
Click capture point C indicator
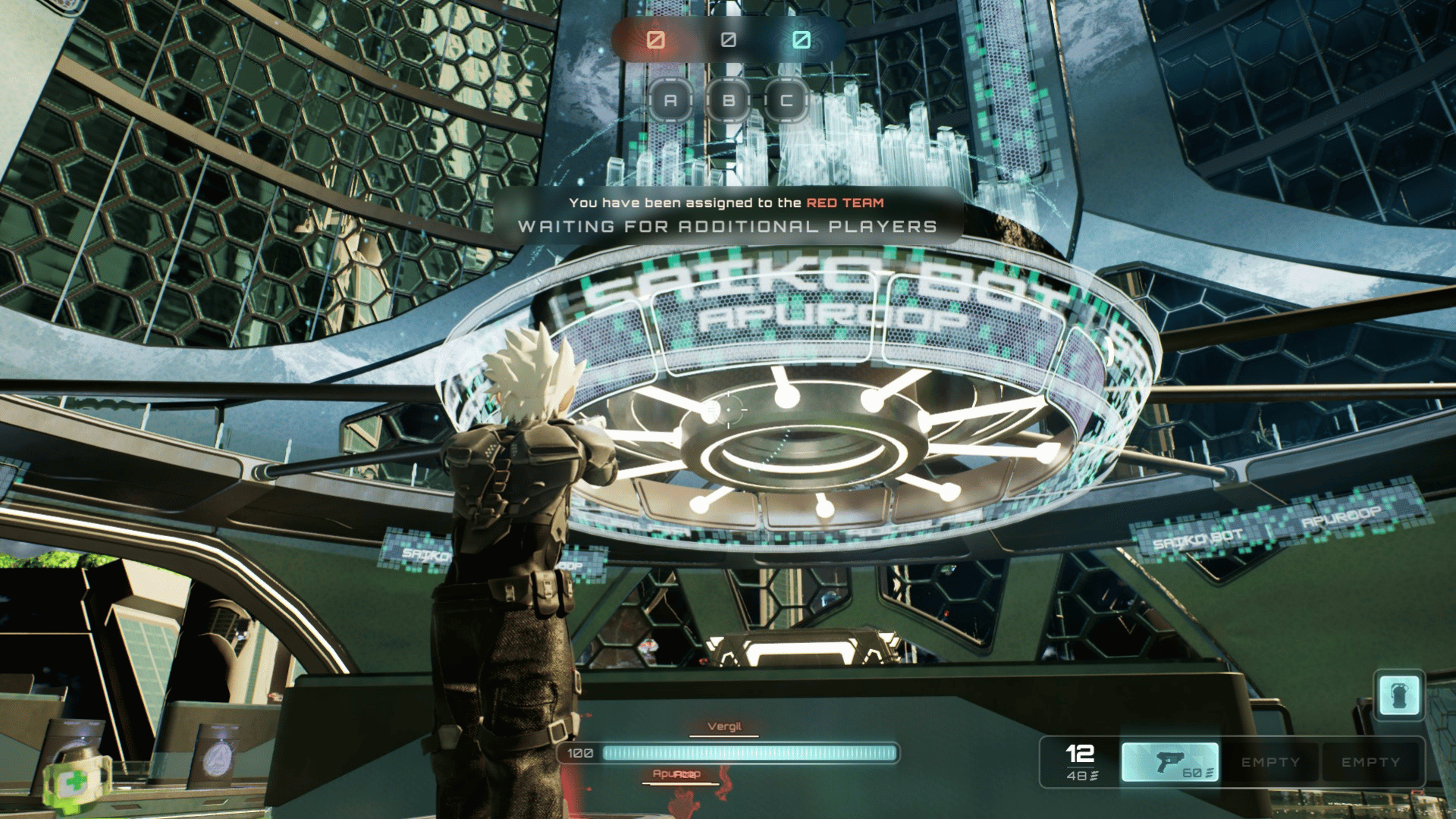point(786,100)
